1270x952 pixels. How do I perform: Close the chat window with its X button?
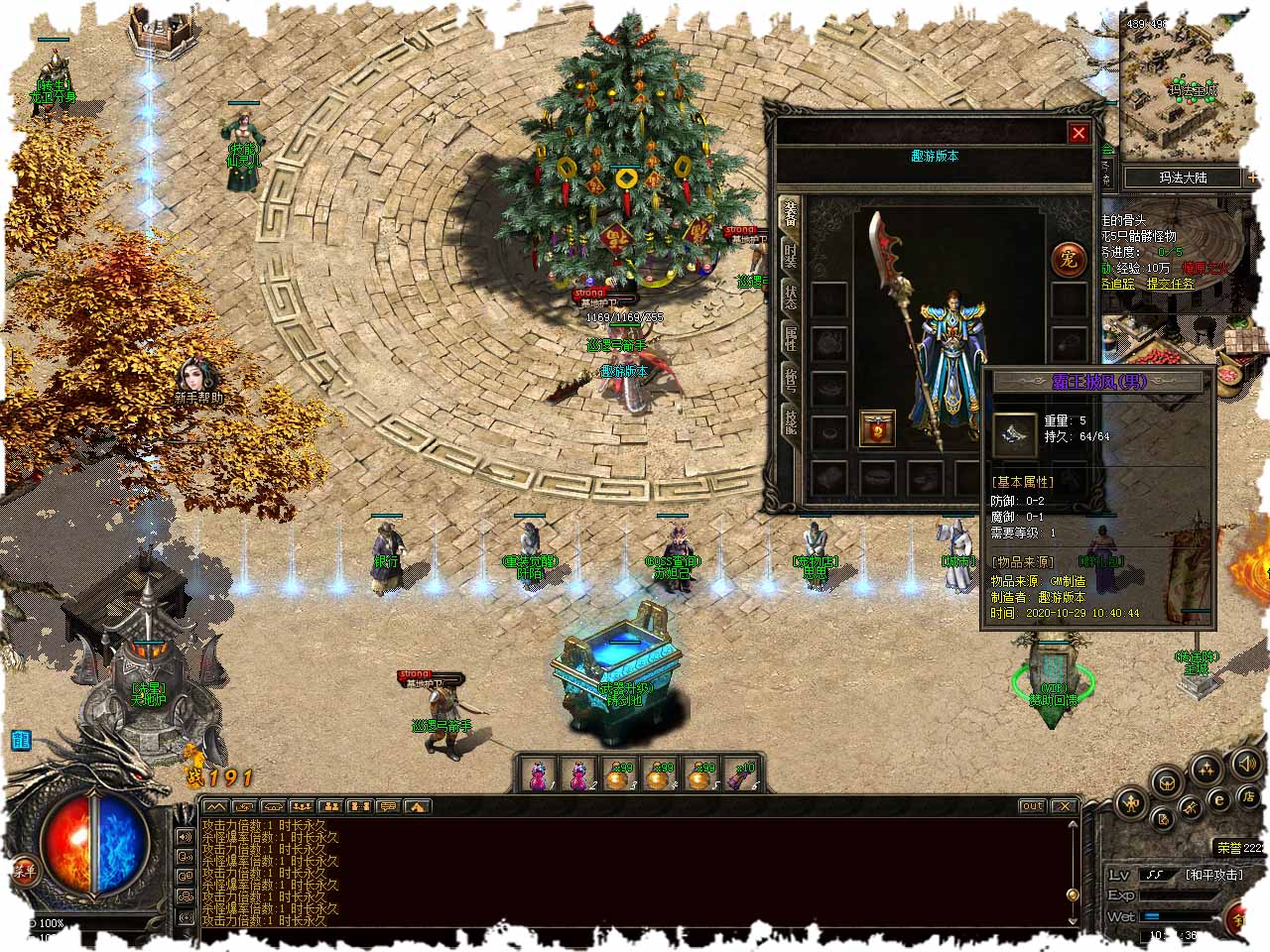1064,806
